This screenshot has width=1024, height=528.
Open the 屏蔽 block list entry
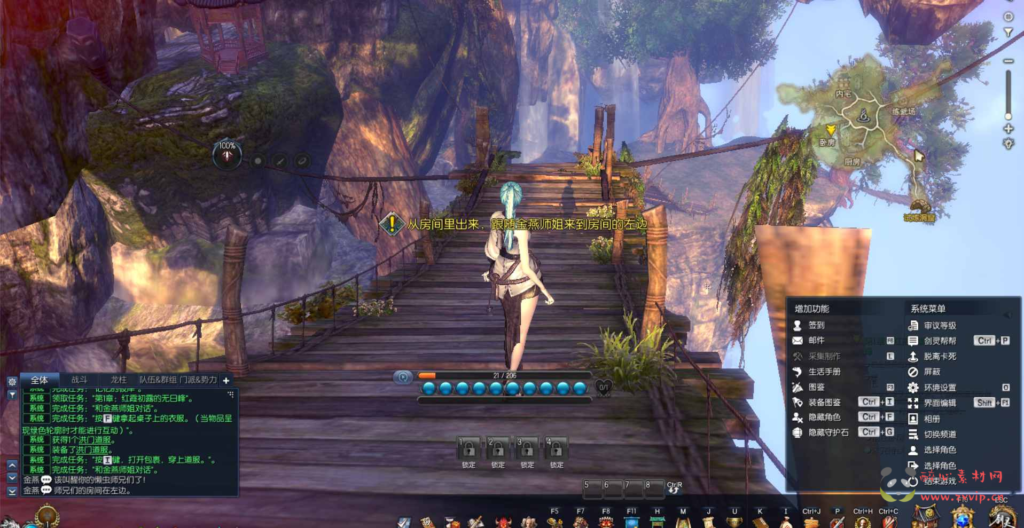tap(932, 371)
